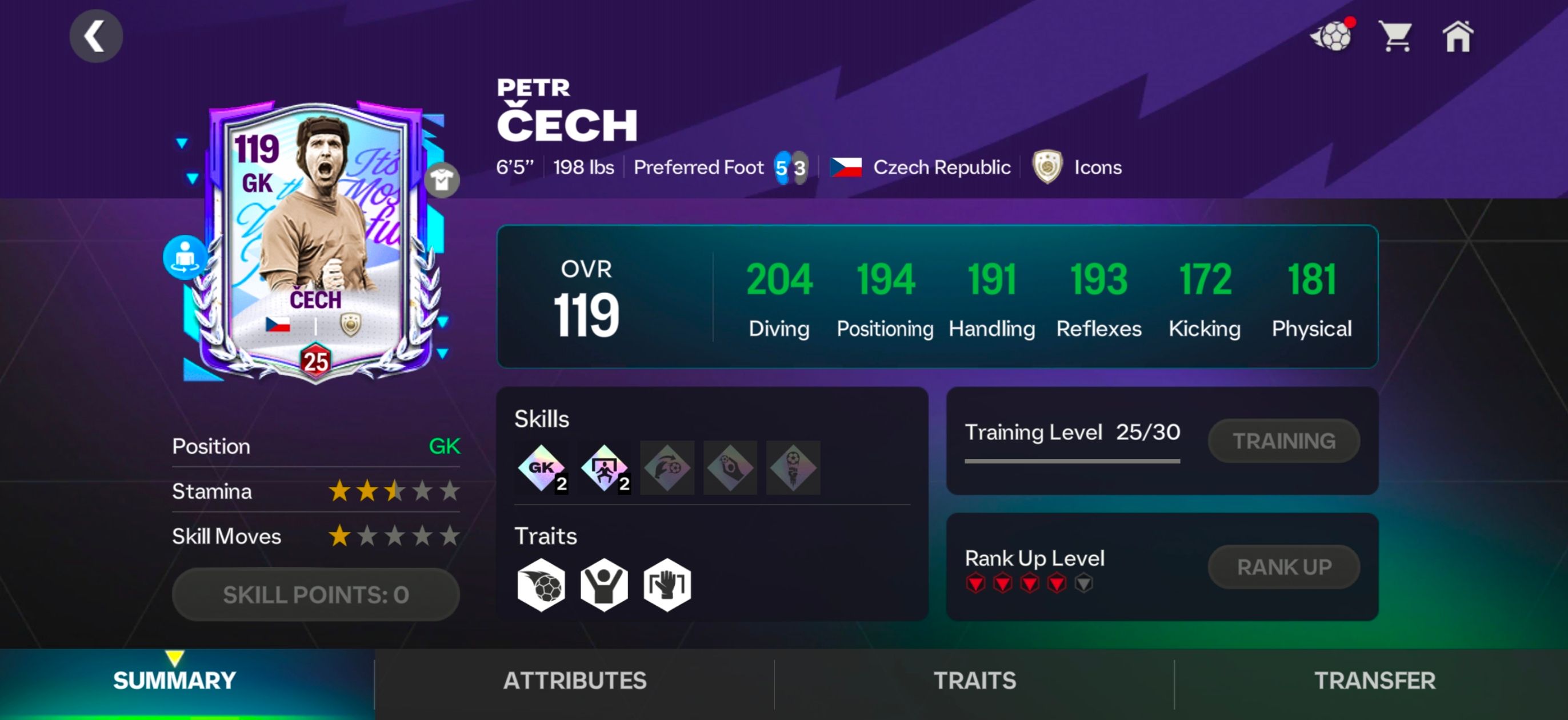Image resolution: width=1568 pixels, height=720 pixels.
Task: Select the Petr Čech player card
Action: tap(315, 243)
